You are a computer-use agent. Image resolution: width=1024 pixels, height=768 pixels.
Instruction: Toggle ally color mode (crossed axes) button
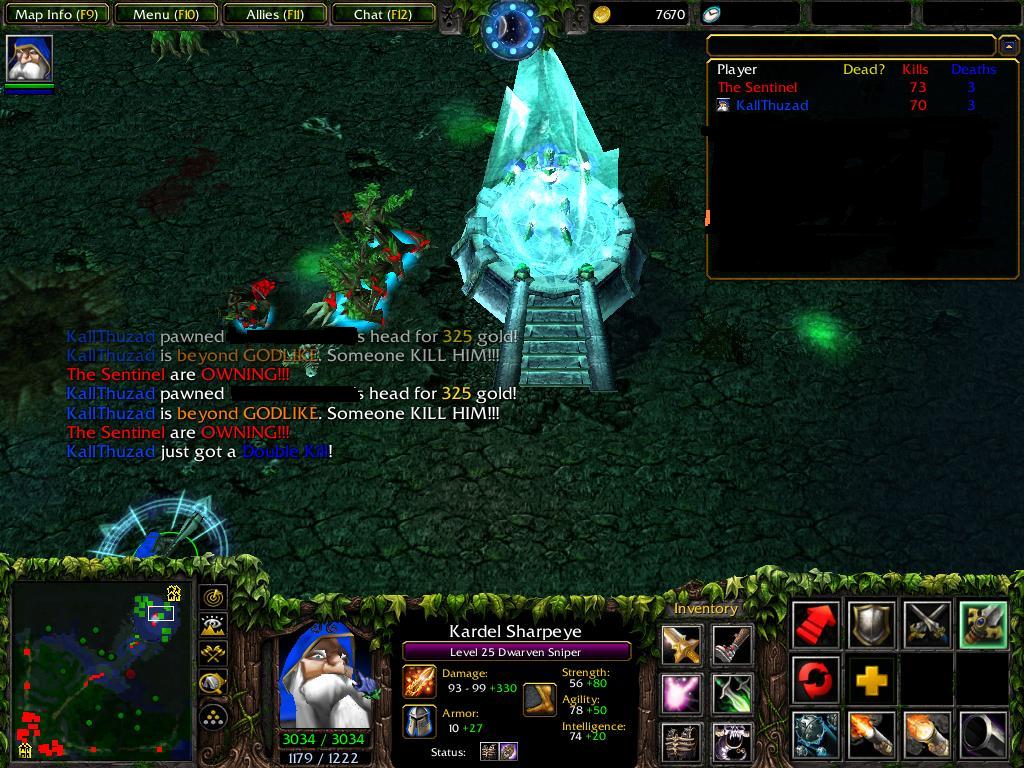coord(214,655)
